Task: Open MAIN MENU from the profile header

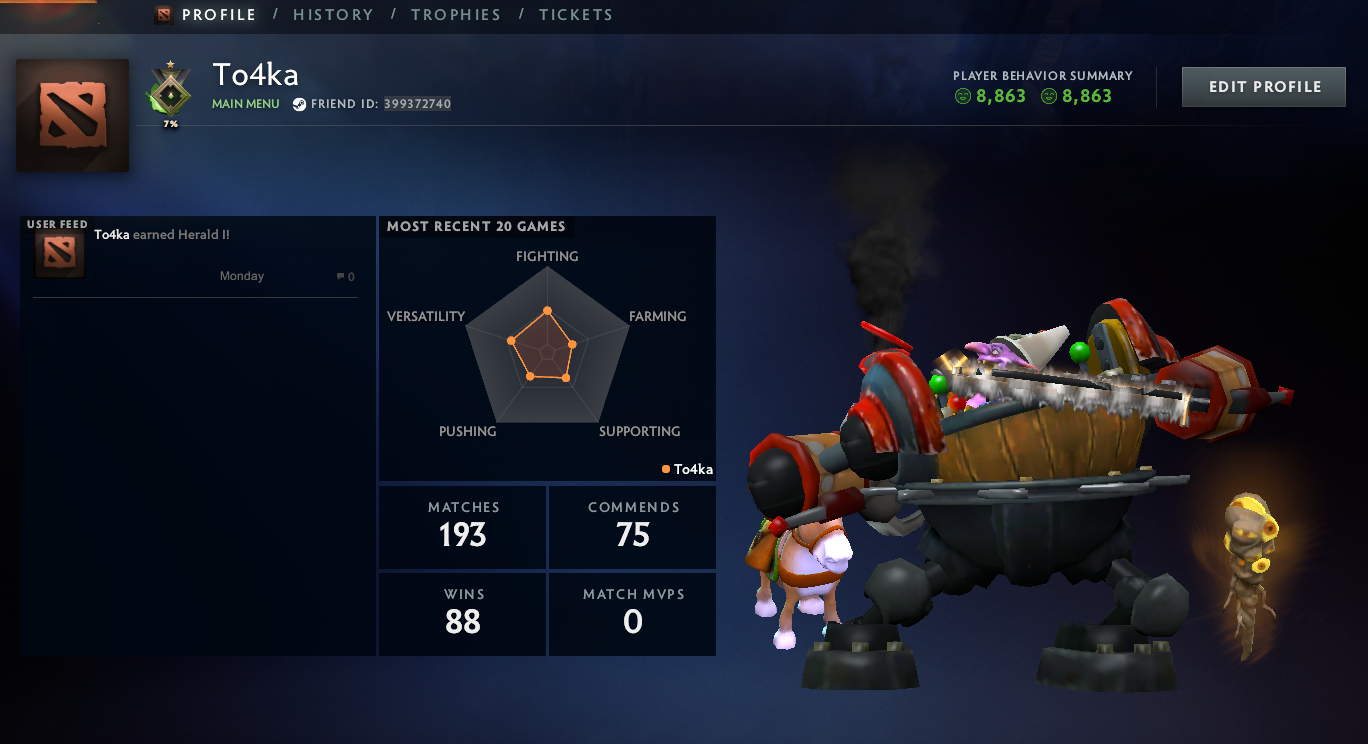Action: (x=245, y=103)
